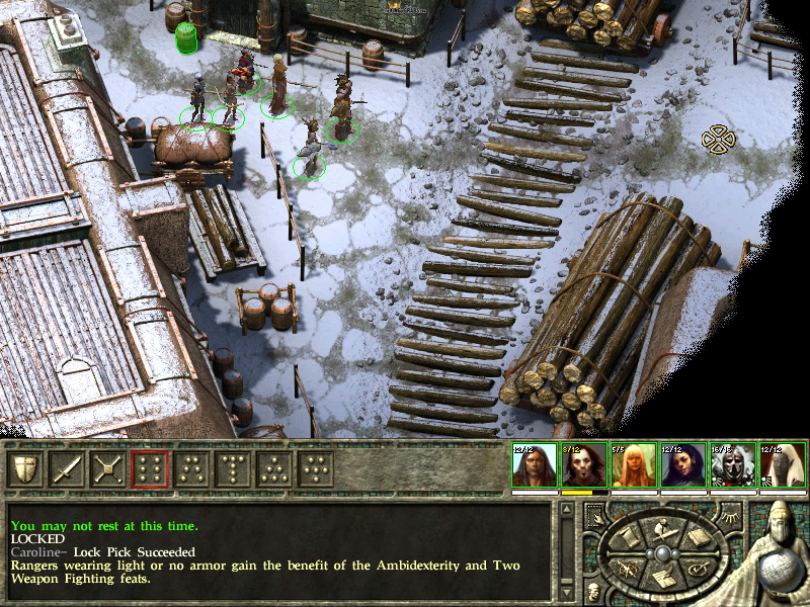Choose the red-highlighted two-column formation
Image resolution: width=810 pixels, height=607 pixels.
[149, 468]
